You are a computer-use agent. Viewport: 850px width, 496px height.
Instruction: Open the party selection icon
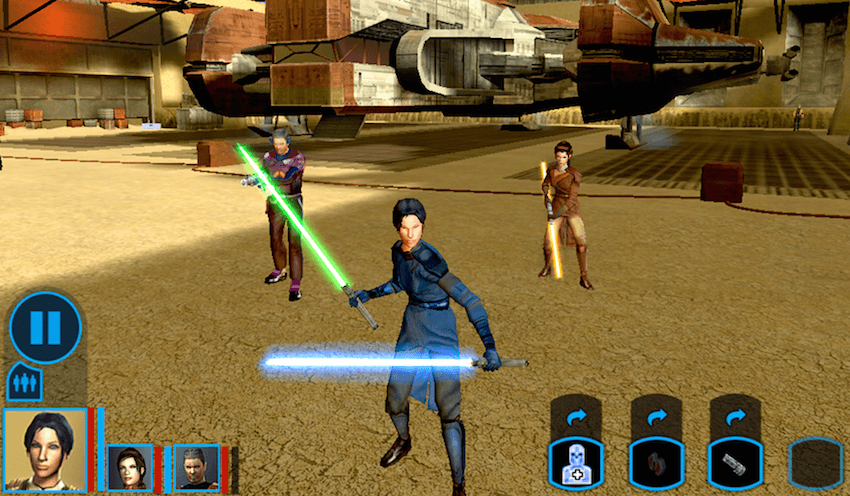tap(24, 381)
